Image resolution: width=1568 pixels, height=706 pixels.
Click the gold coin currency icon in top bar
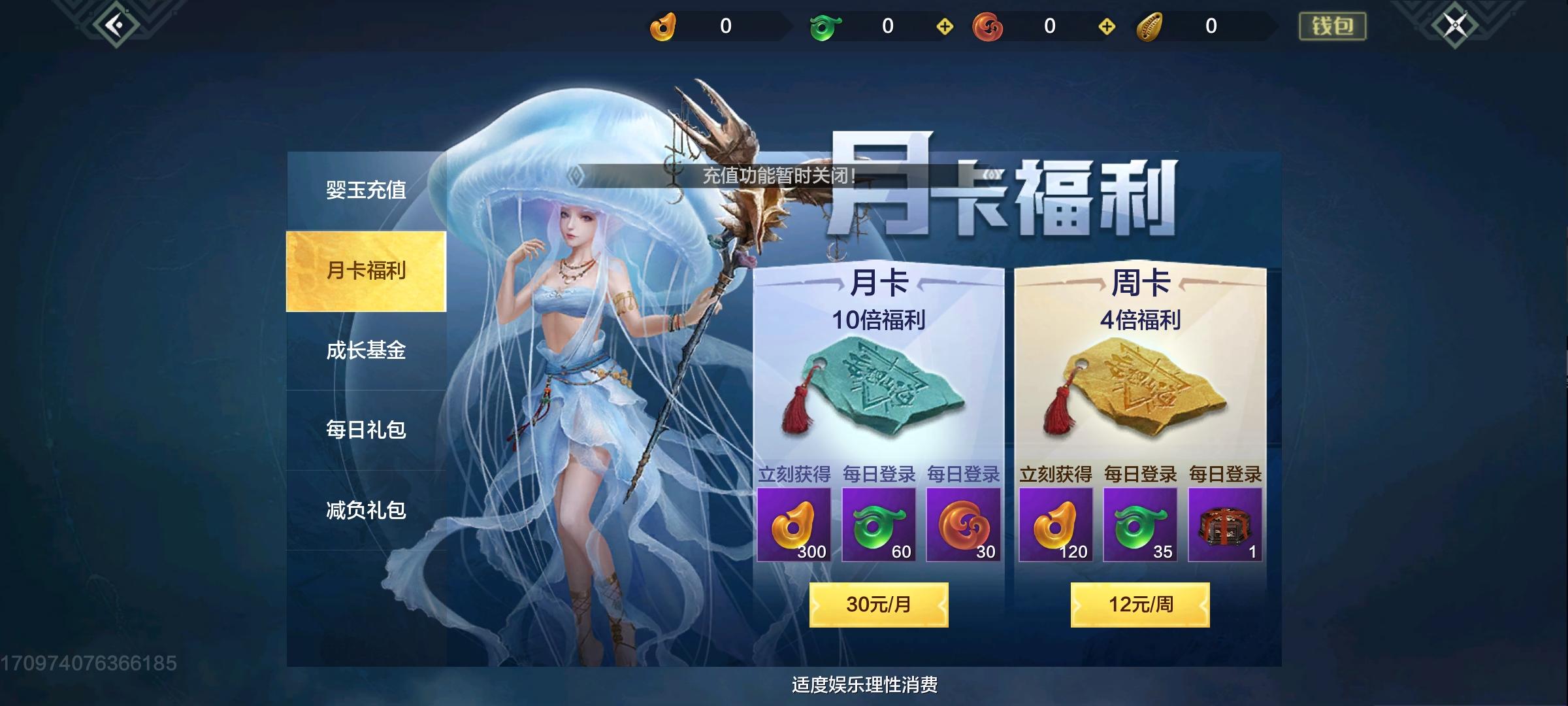pyautogui.click(x=662, y=27)
